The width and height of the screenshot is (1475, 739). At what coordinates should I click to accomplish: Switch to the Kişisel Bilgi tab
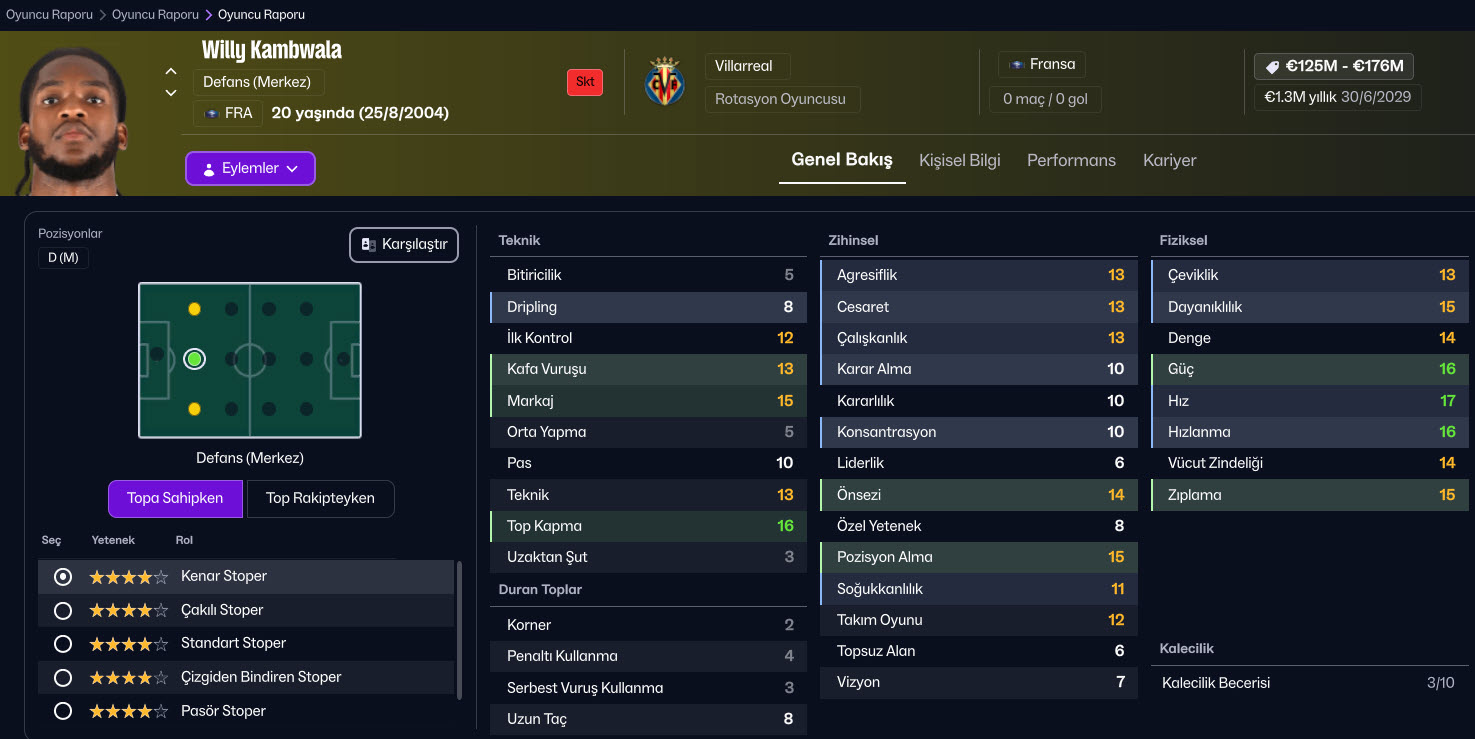[x=959, y=160]
